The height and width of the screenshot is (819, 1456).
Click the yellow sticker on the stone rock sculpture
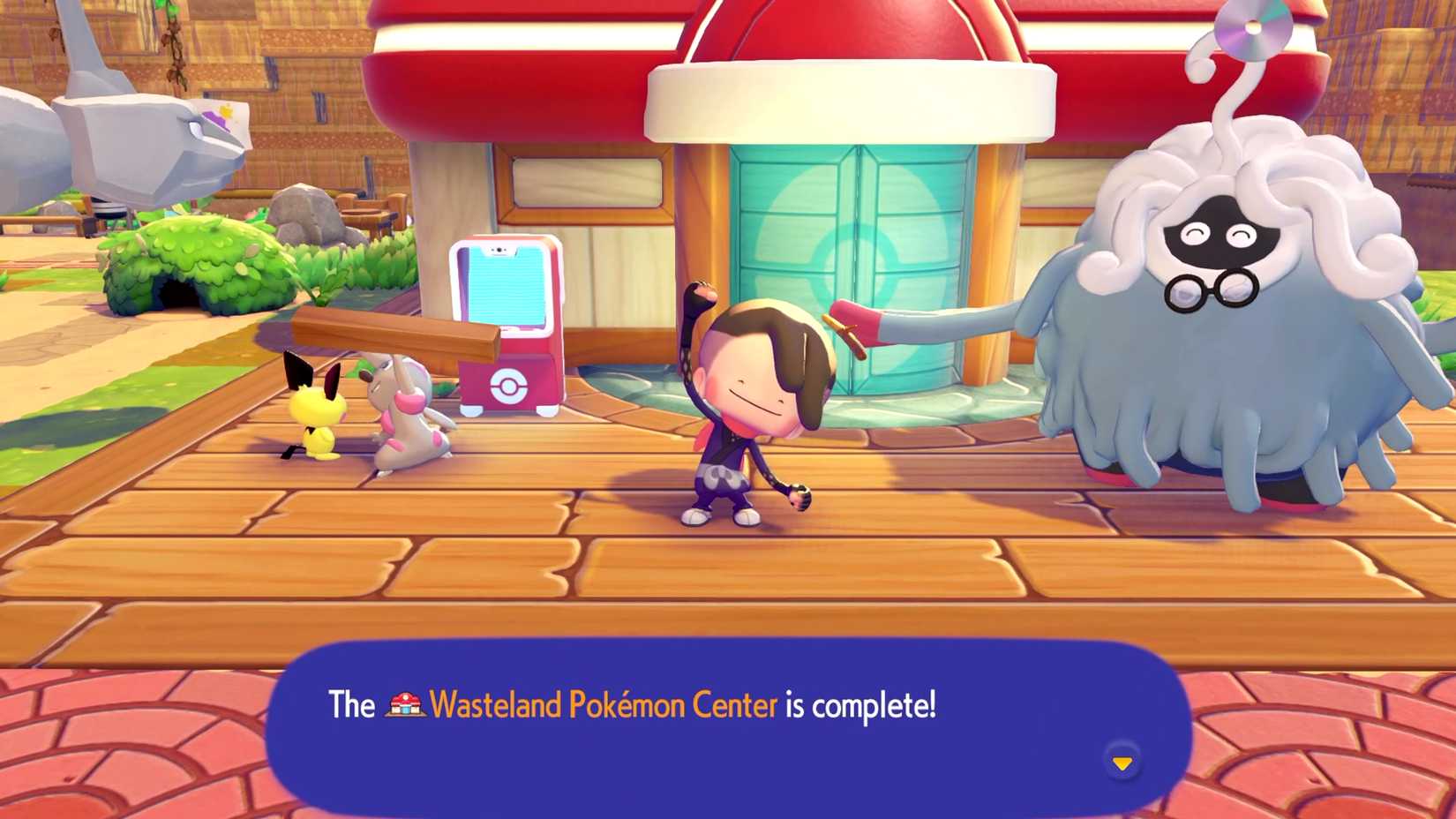coord(226,109)
